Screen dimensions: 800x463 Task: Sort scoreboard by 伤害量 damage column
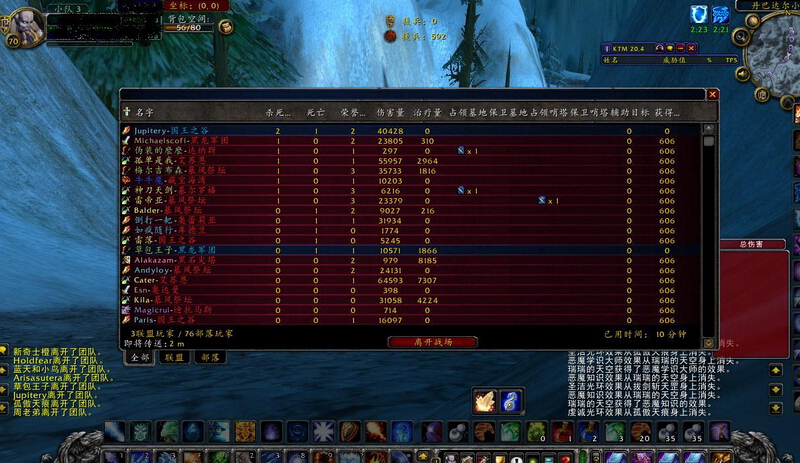389,112
